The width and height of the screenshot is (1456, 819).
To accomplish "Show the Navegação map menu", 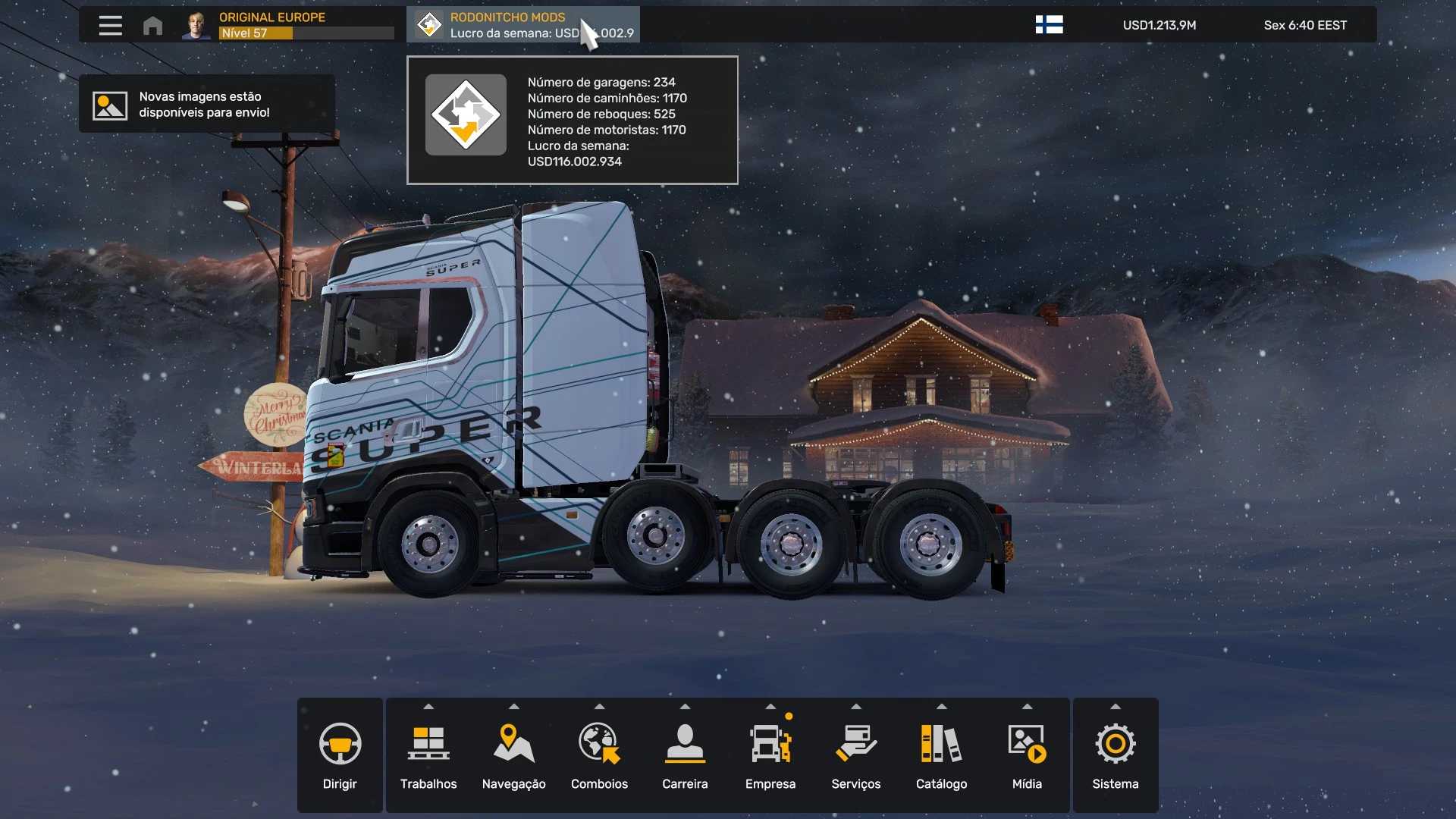I will click(514, 755).
